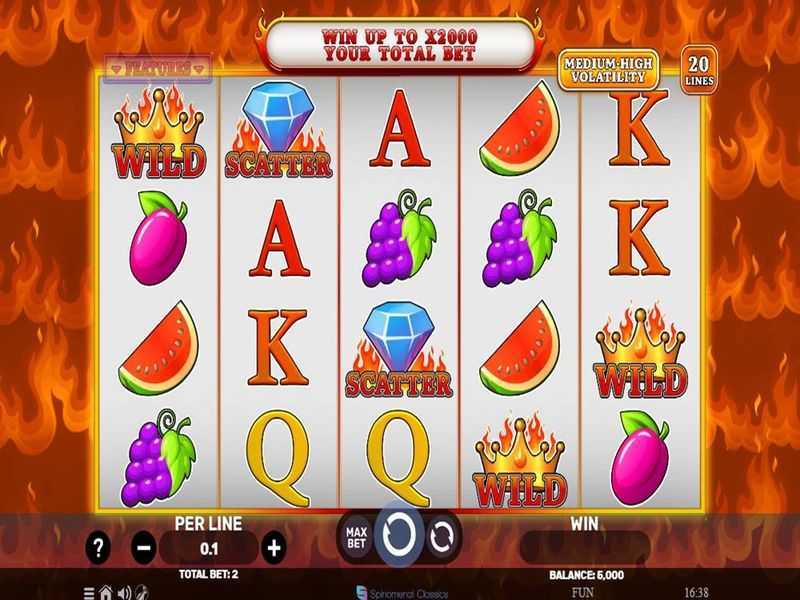Increase the per line bet

(274, 547)
